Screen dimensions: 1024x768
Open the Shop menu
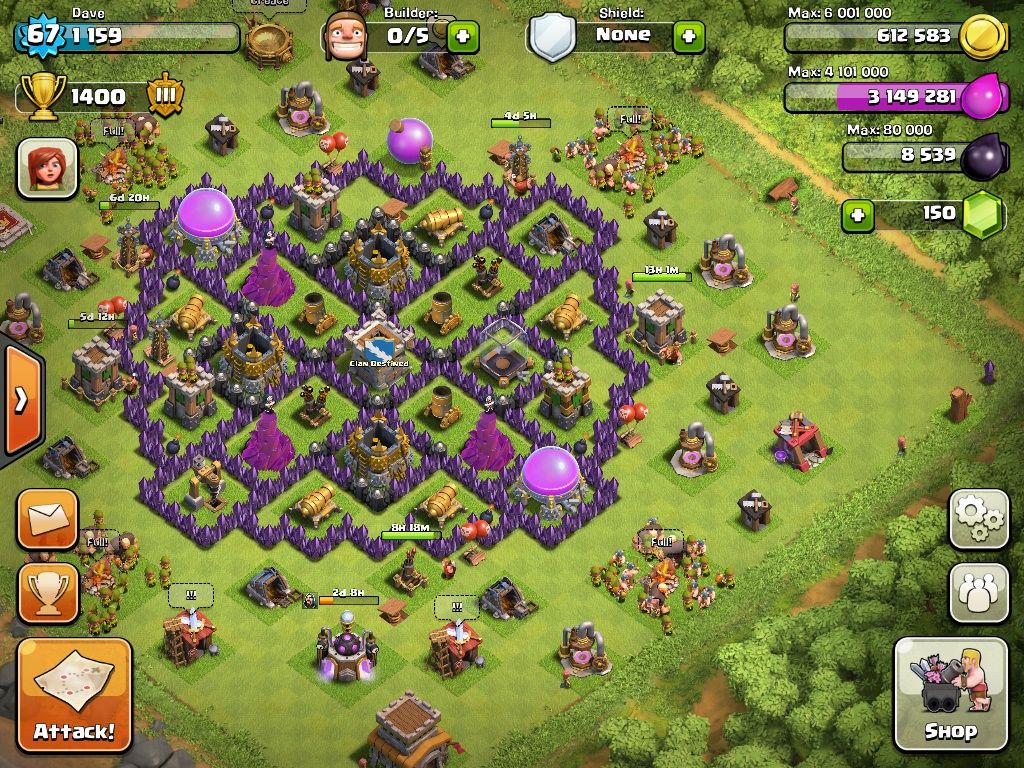(x=950, y=694)
